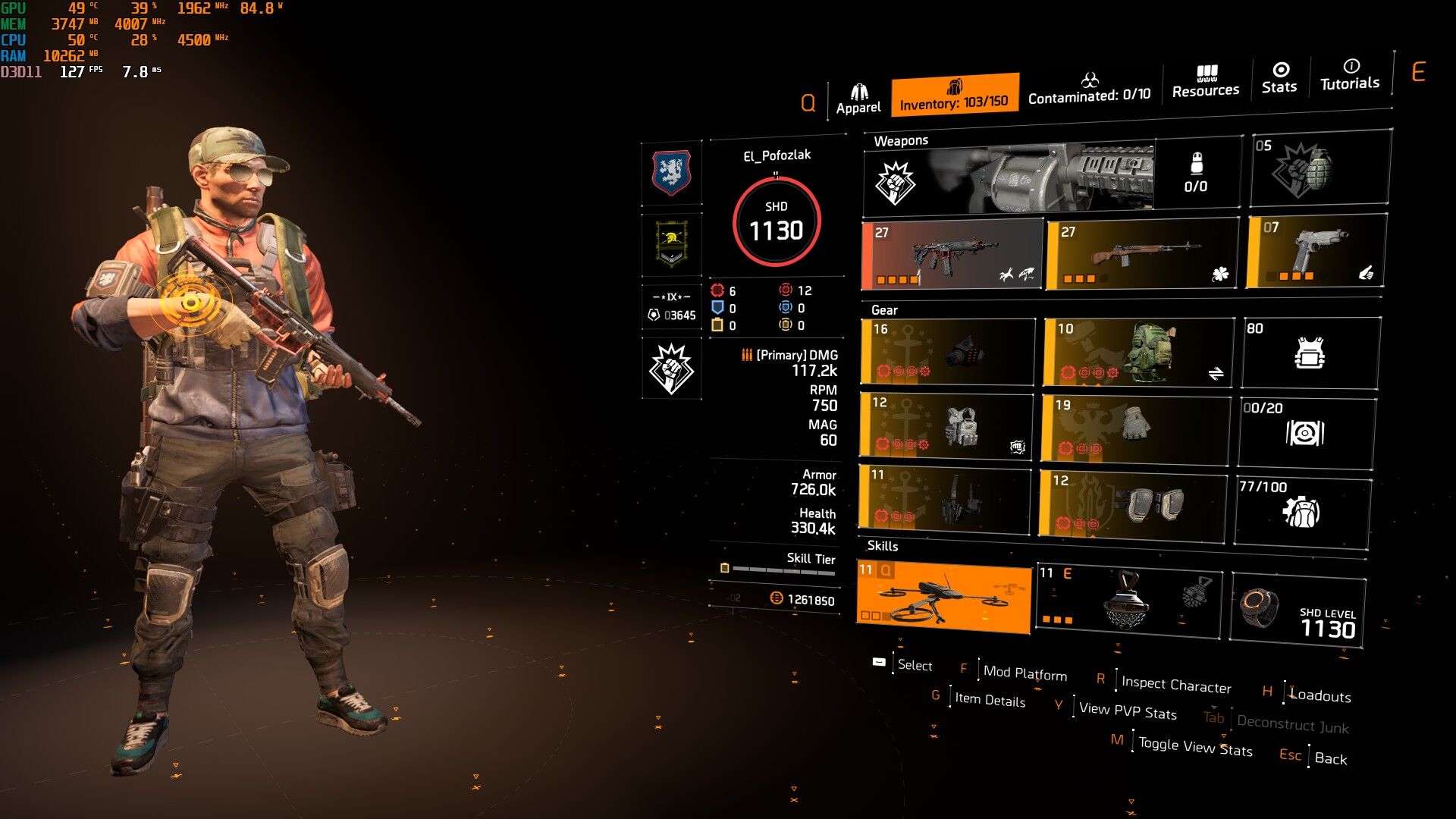1456x819 pixels.
Task: Choose the primary assault rifle slot
Action: tap(952, 256)
